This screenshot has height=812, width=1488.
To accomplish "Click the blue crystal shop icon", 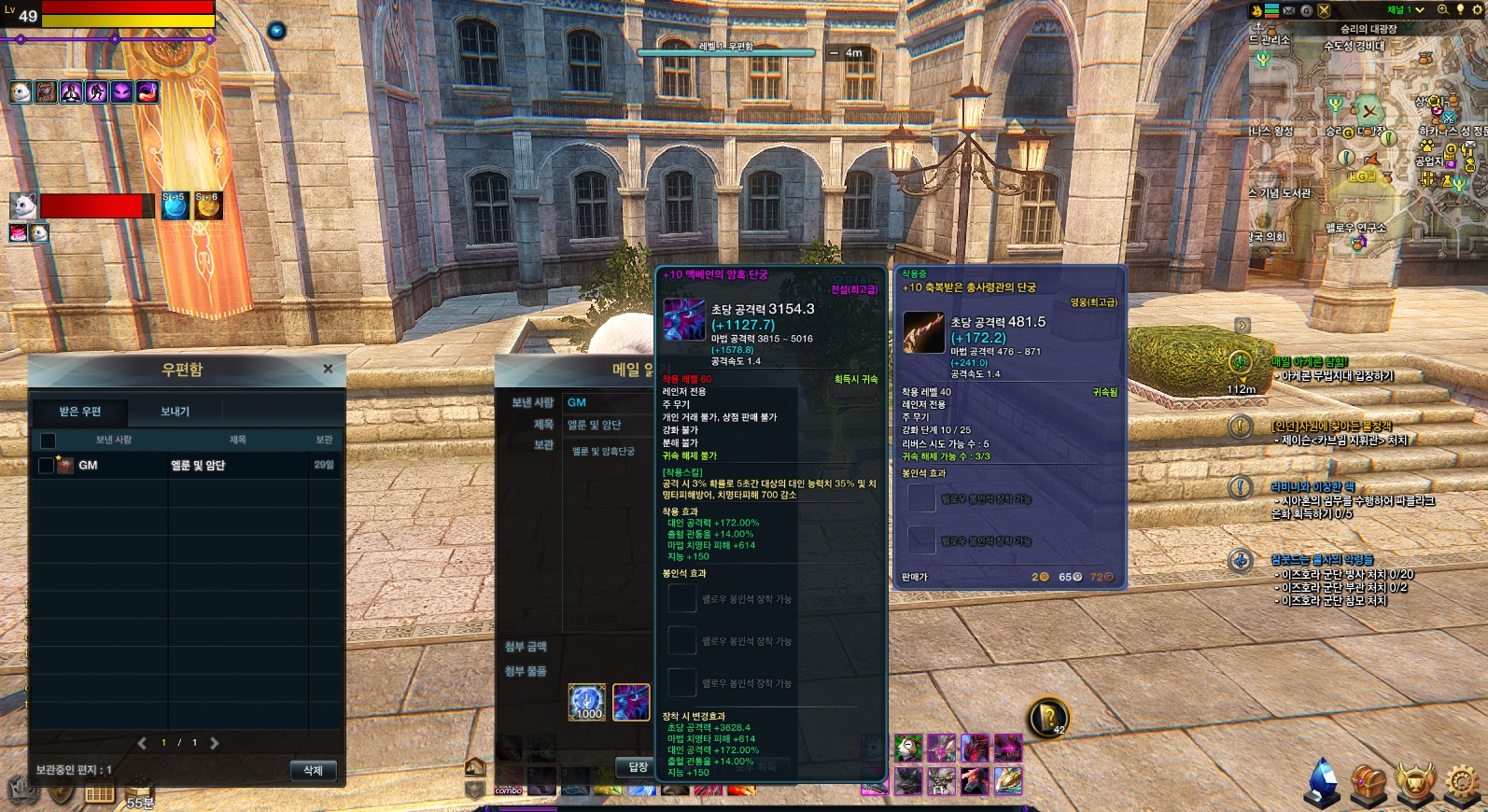I will click(1321, 782).
